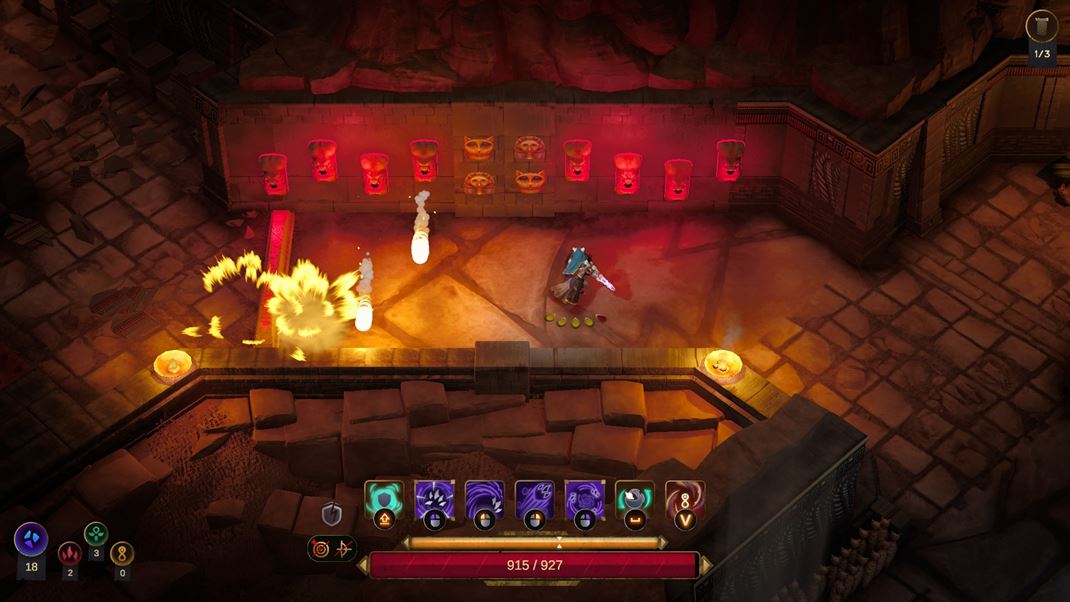Viewport: 1070px width, 602px height.
Task: Click the red crystal resource icon
Action: pos(69,553)
